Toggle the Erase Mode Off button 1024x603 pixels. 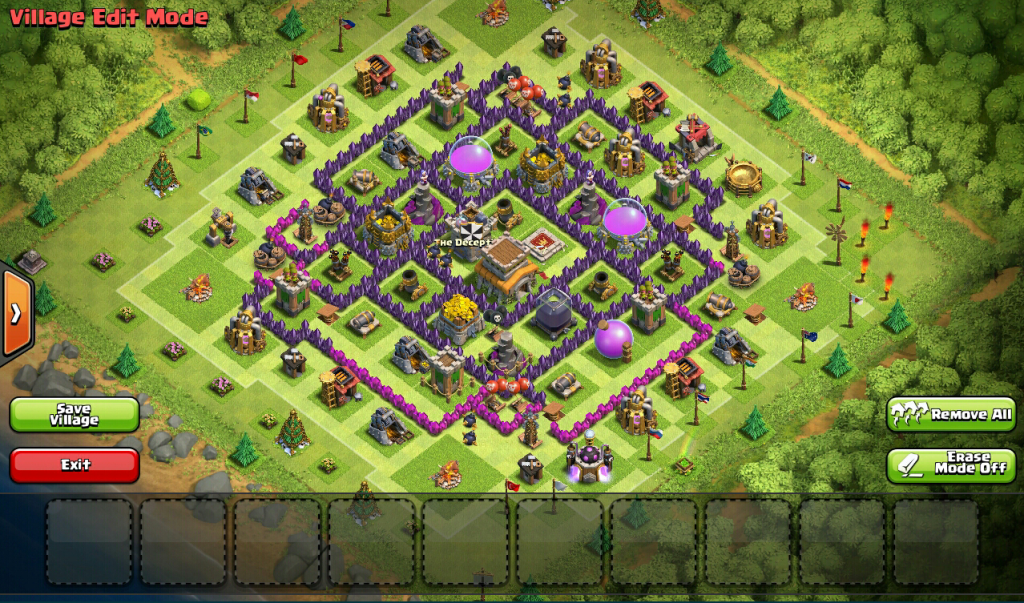tap(951, 466)
